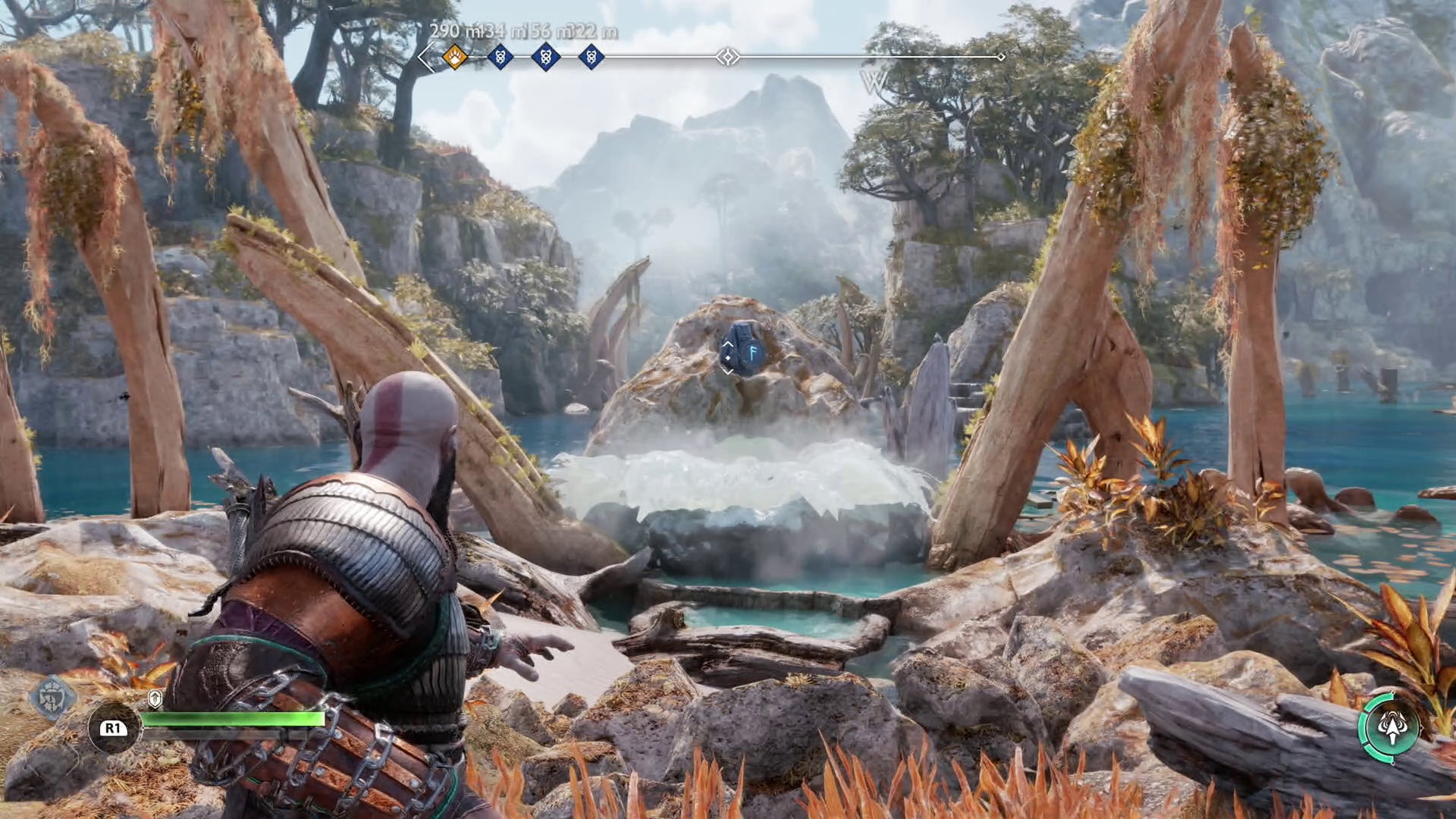Click the small arrow token above the health bar
This screenshot has height=819, width=1456.
coord(155,698)
